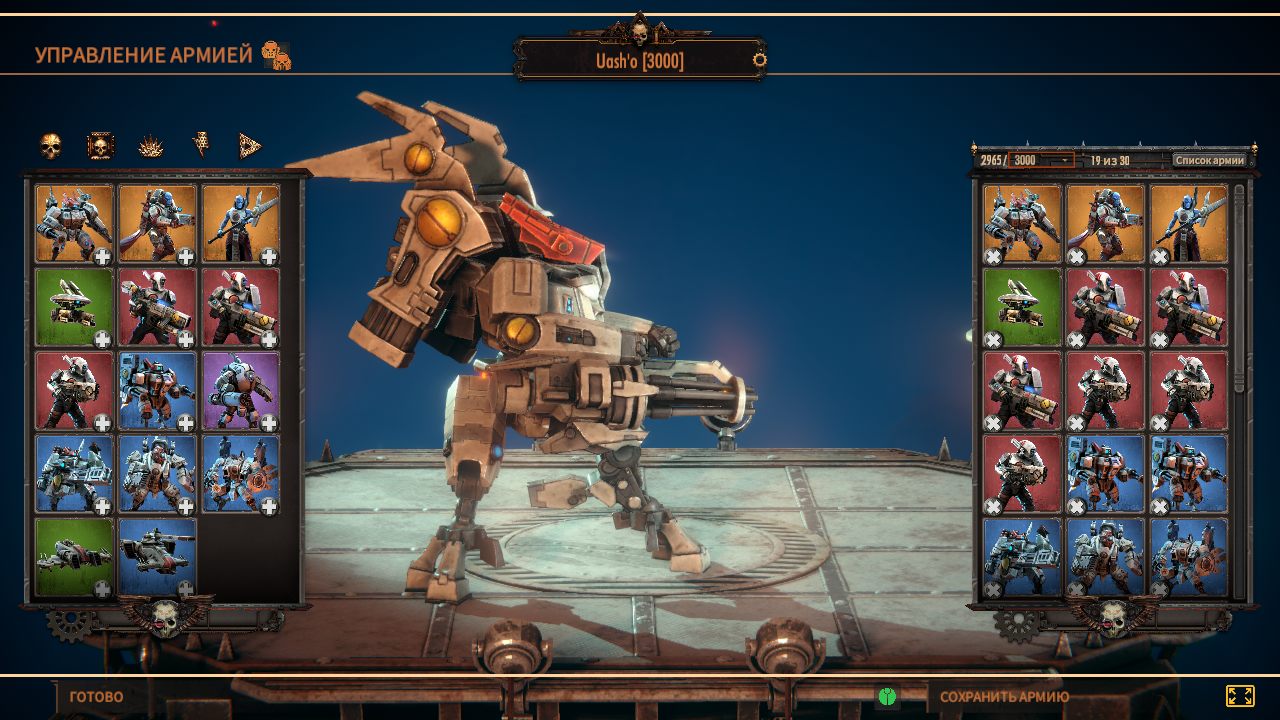Pick the triangular eye faction icon

250,147
